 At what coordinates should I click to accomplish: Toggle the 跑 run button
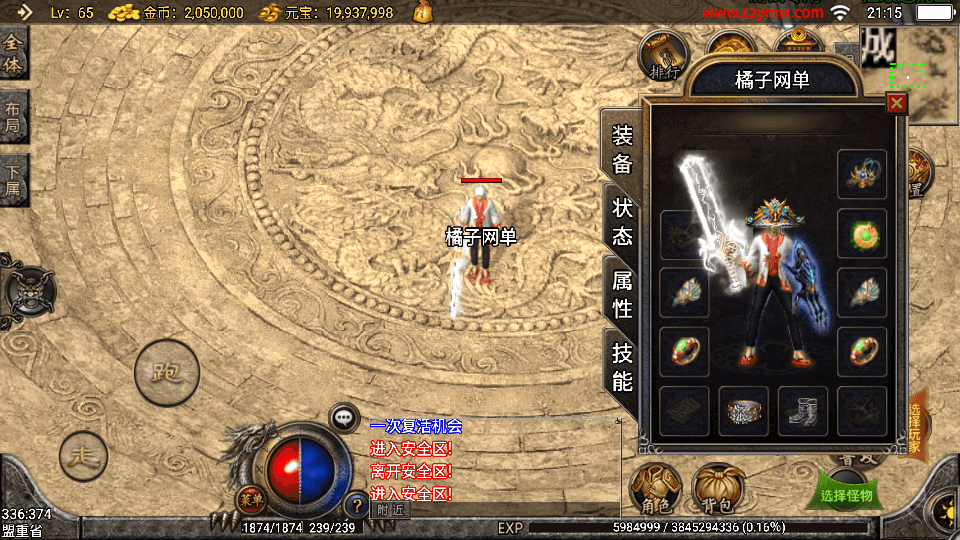click(x=167, y=373)
